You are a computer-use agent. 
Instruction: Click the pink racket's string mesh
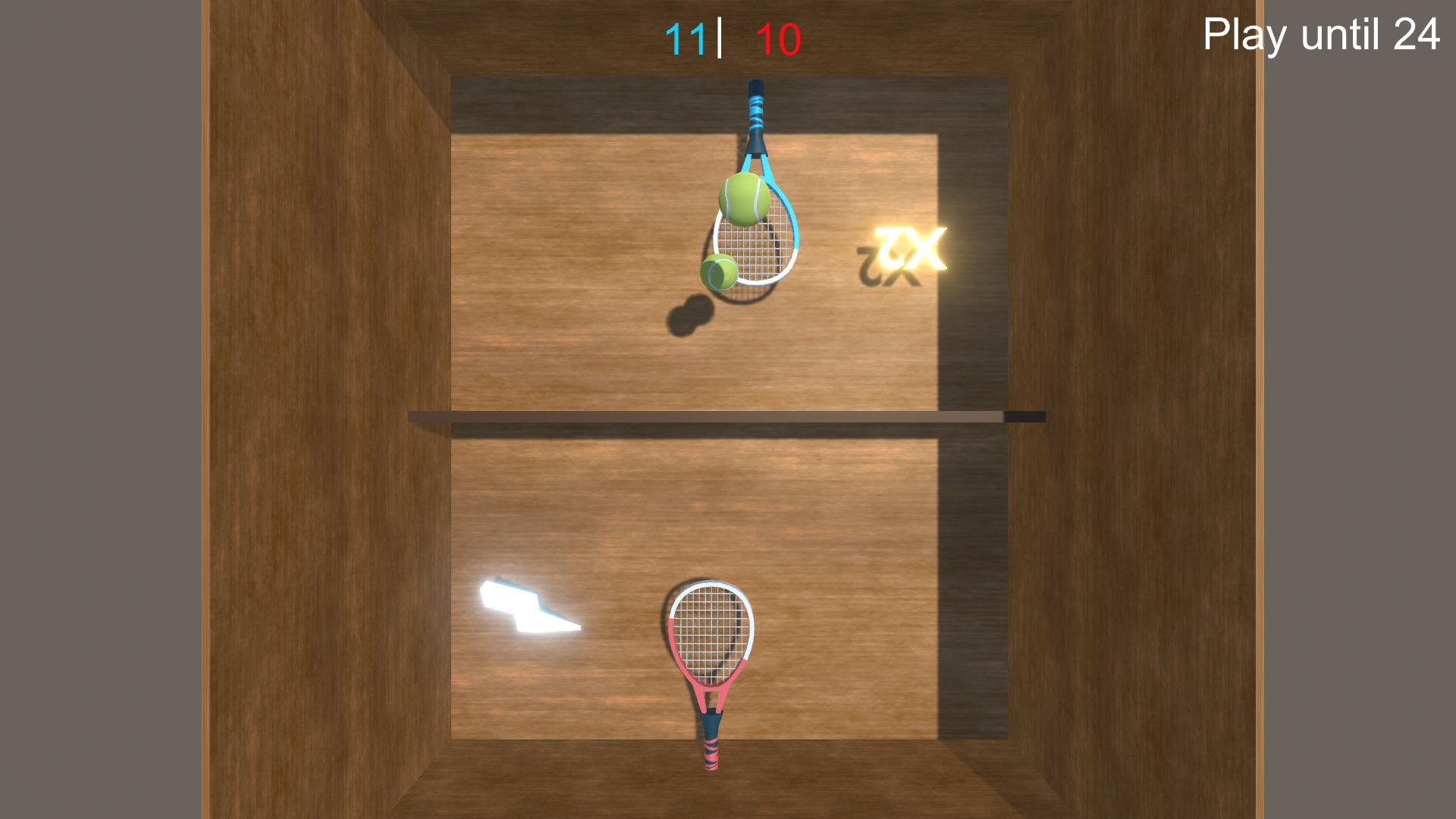click(711, 629)
